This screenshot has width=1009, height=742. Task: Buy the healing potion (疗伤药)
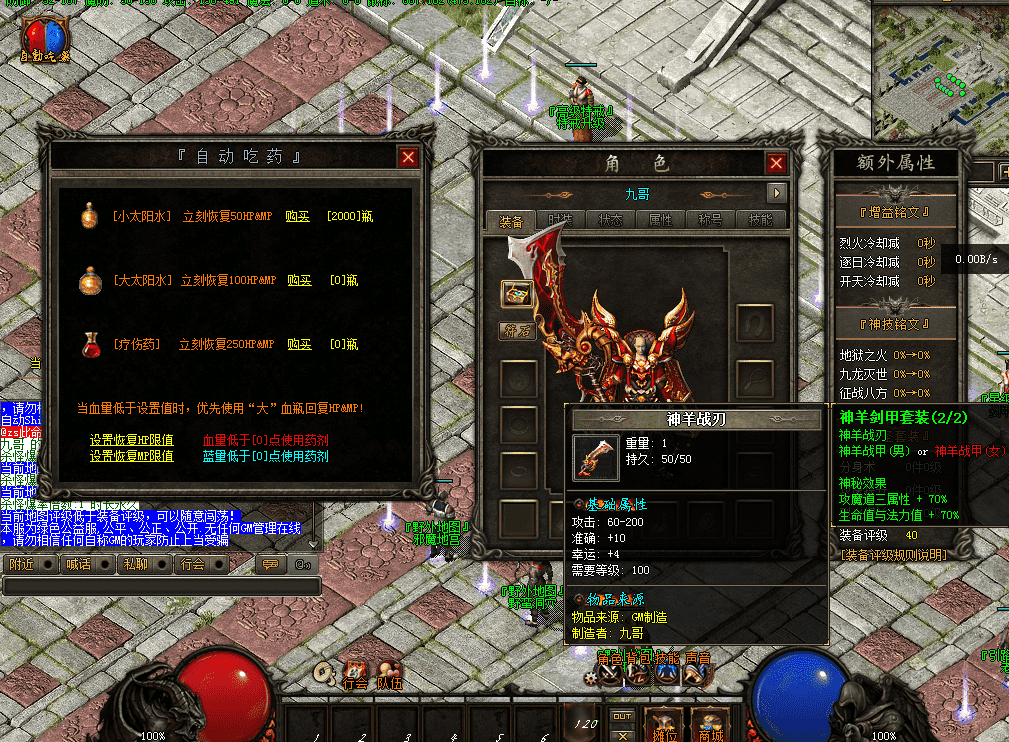click(299, 344)
